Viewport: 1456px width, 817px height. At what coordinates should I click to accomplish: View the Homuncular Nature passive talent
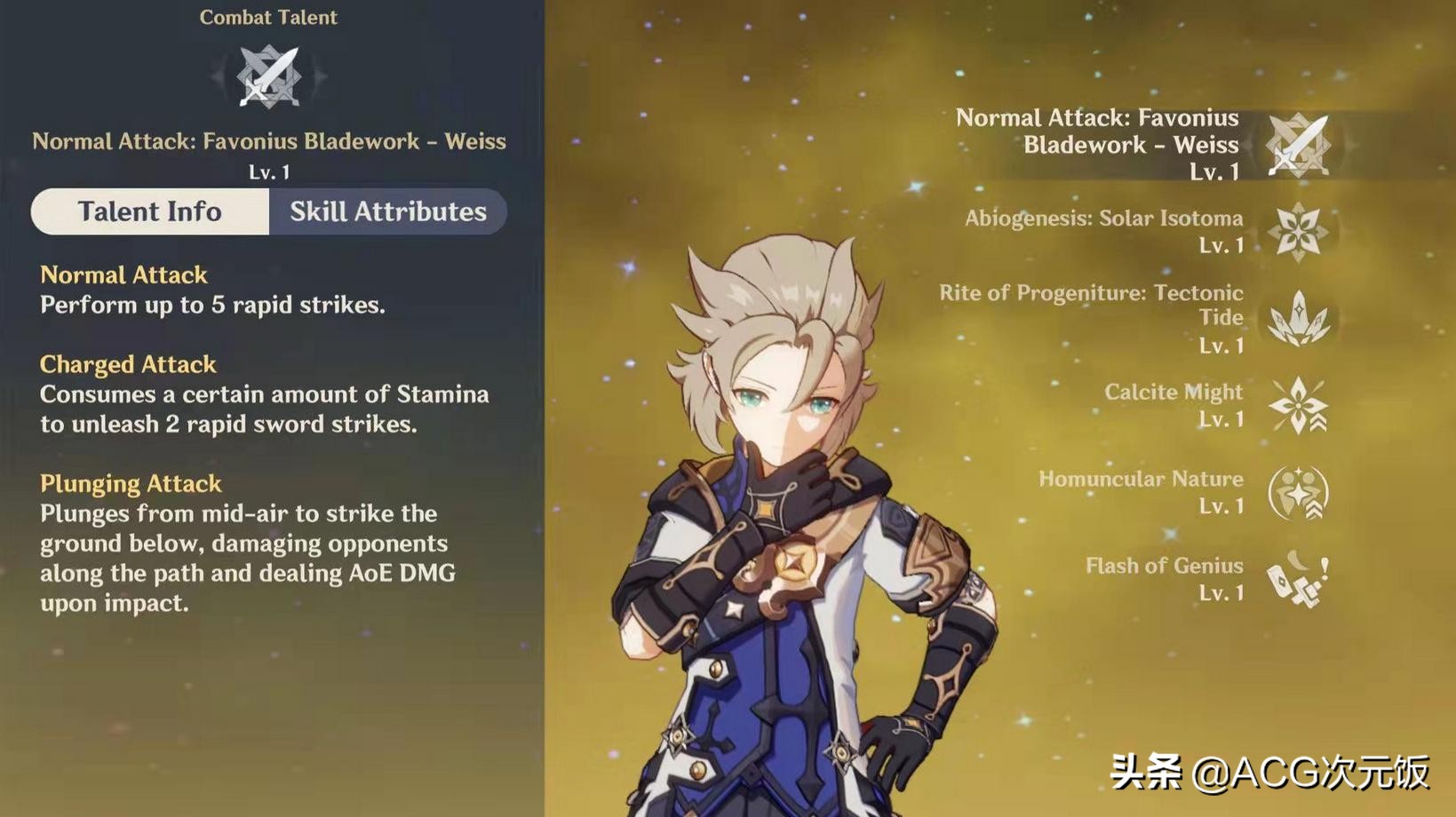[x=1298, y=492]
